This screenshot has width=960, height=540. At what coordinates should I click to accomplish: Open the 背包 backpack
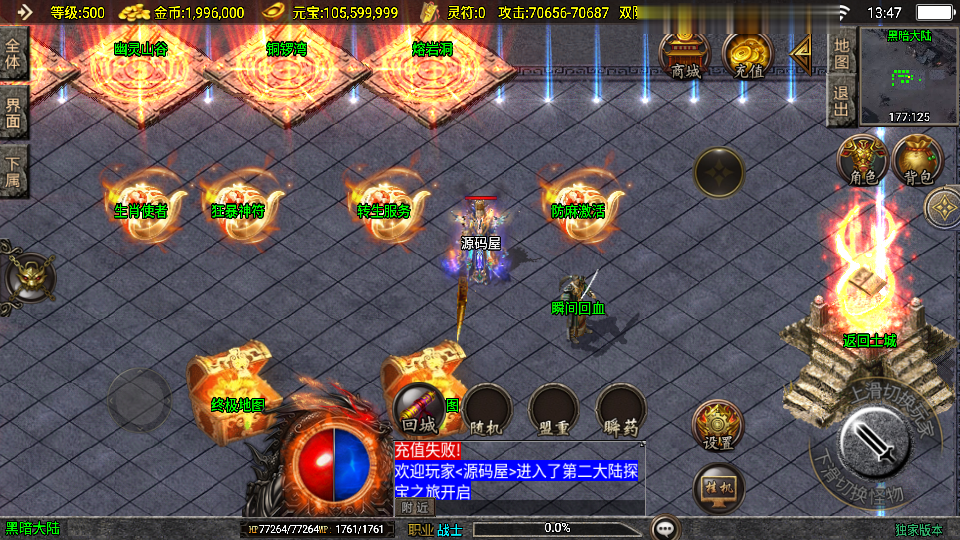pos(918,160)
